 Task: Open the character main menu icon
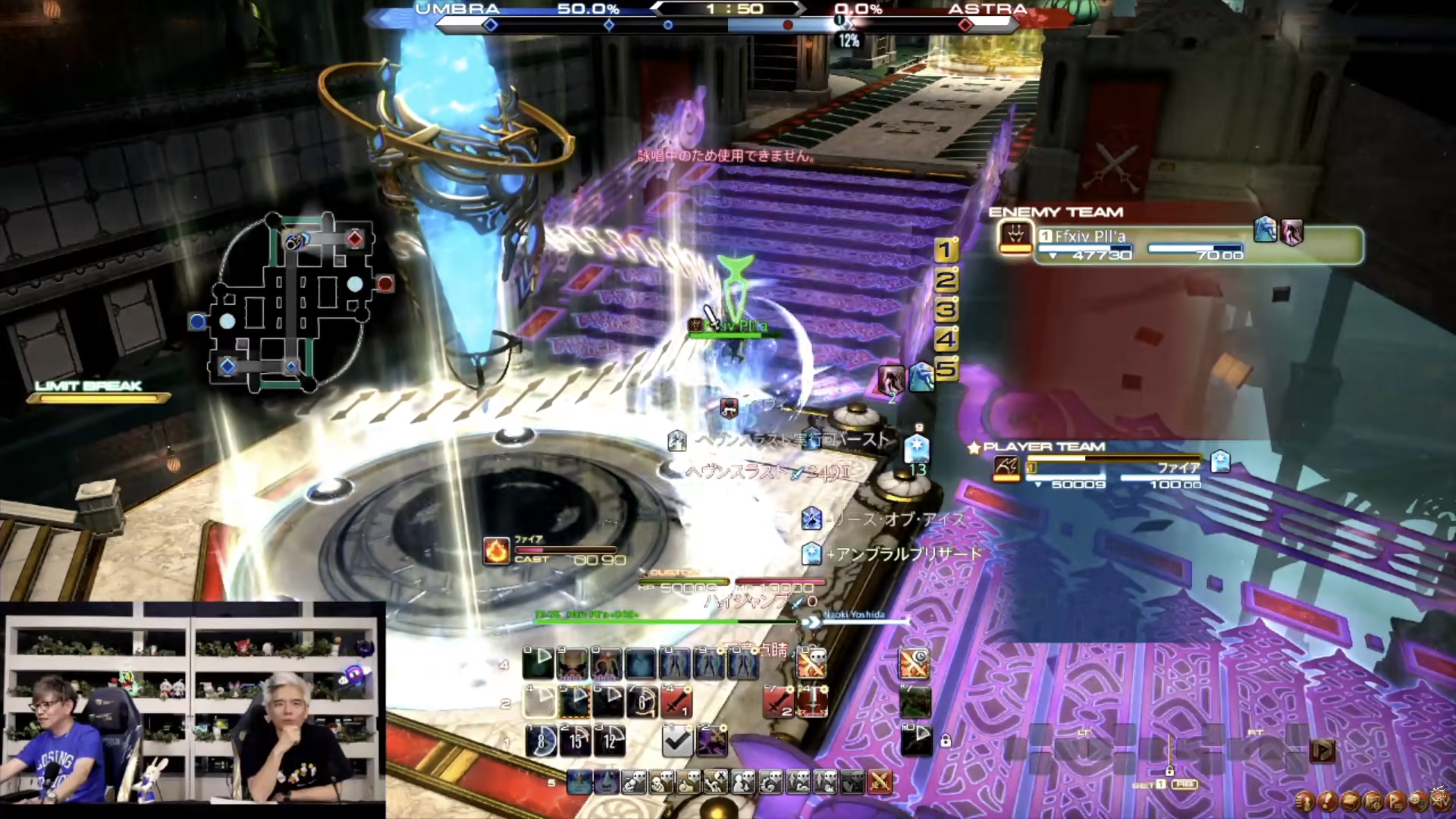click(x=1305, y=801)
